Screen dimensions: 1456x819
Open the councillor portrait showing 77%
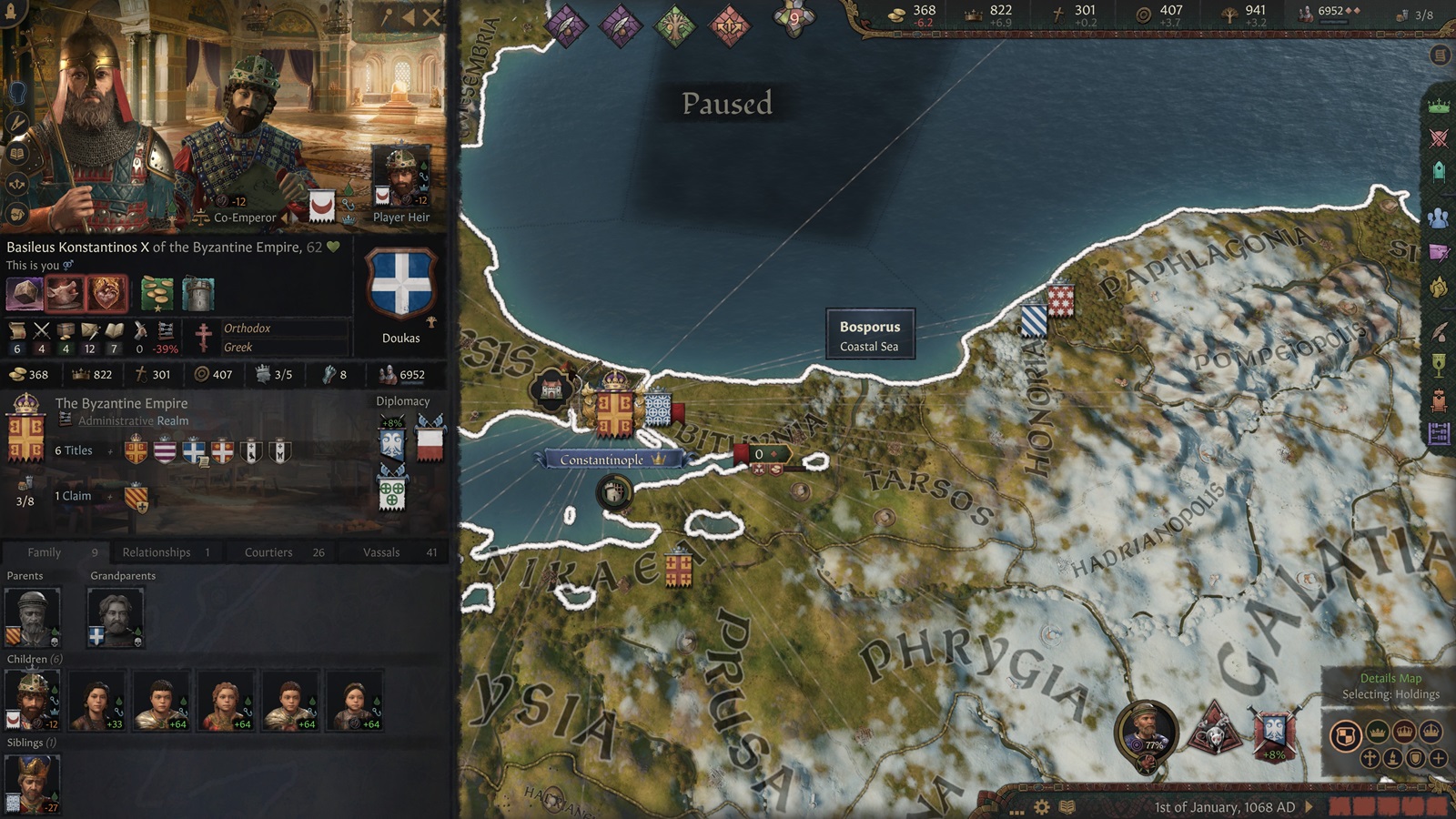click(x=1148, y=730)
